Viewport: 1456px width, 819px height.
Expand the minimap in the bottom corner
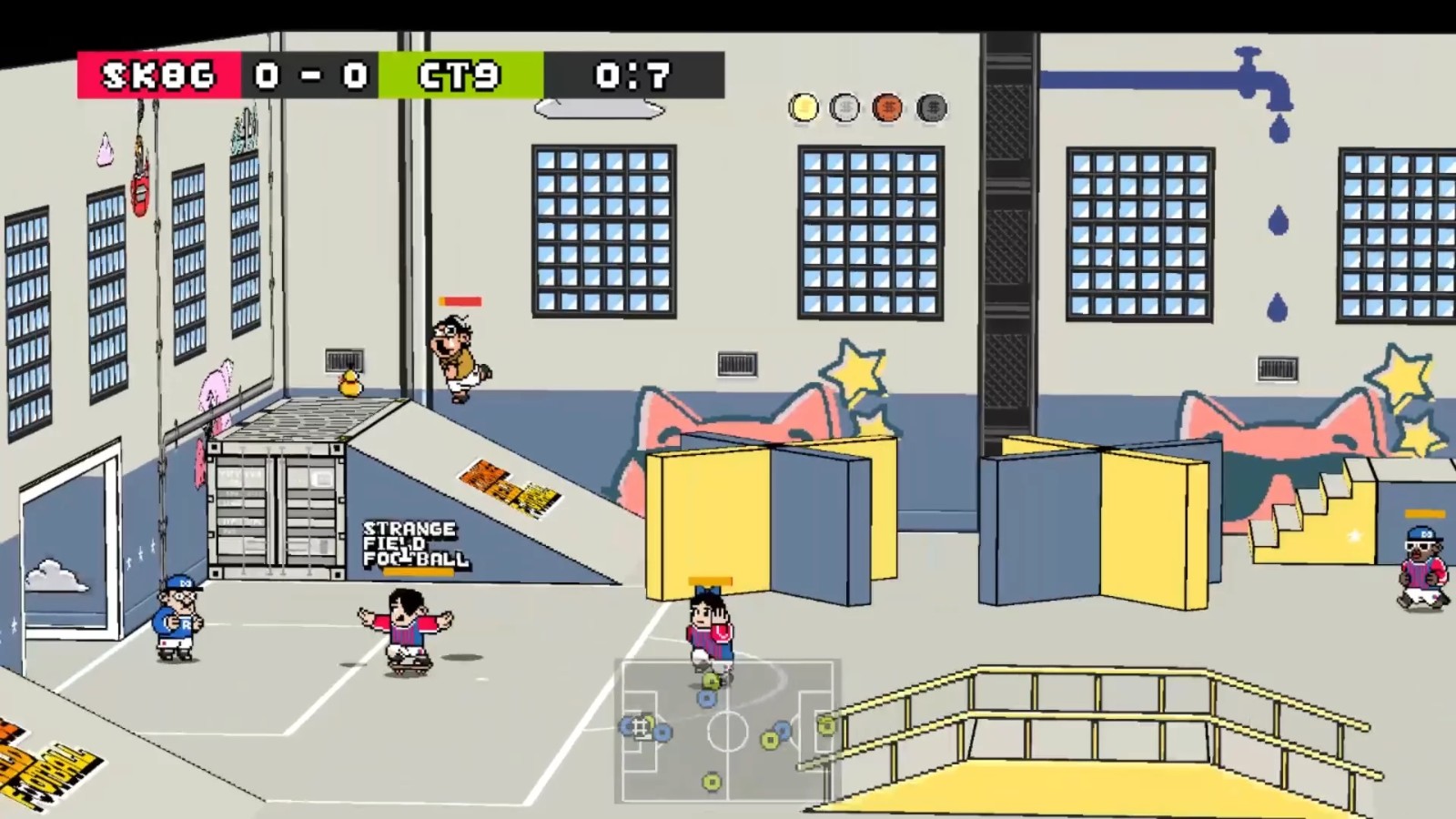tap(726, 730)
